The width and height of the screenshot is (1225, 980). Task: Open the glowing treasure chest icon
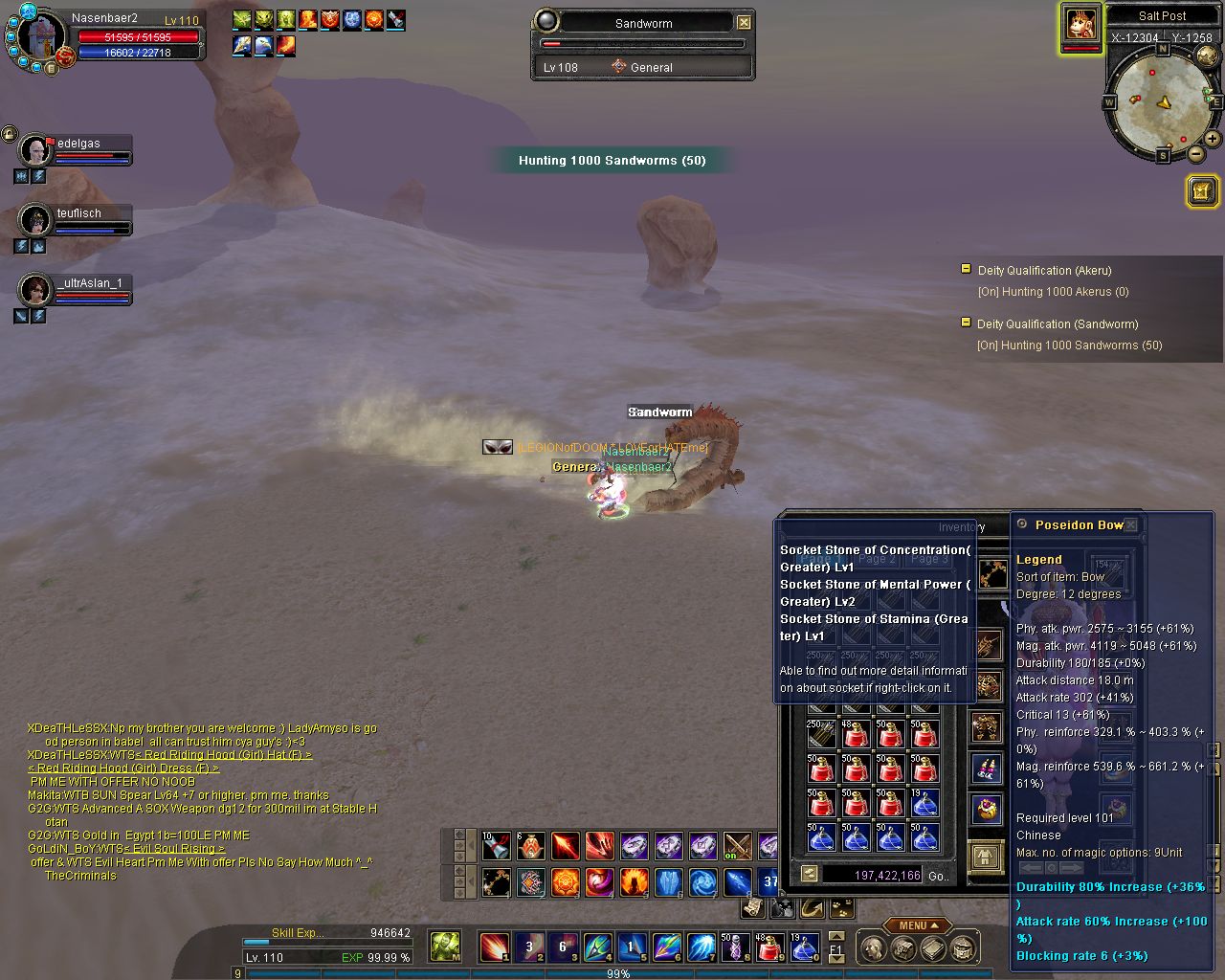click(1202, 191)
